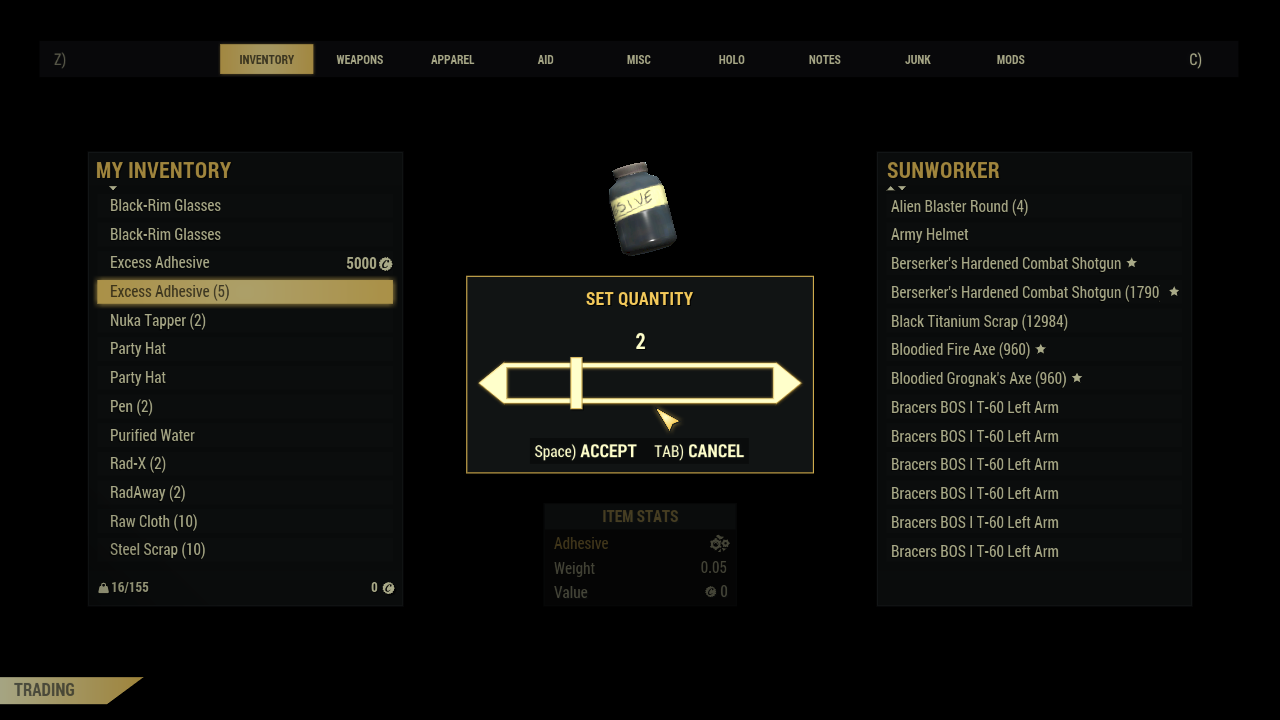Switch to the Weapons tab
Viewport: 1280px width, 720px height.
[359, 60]
